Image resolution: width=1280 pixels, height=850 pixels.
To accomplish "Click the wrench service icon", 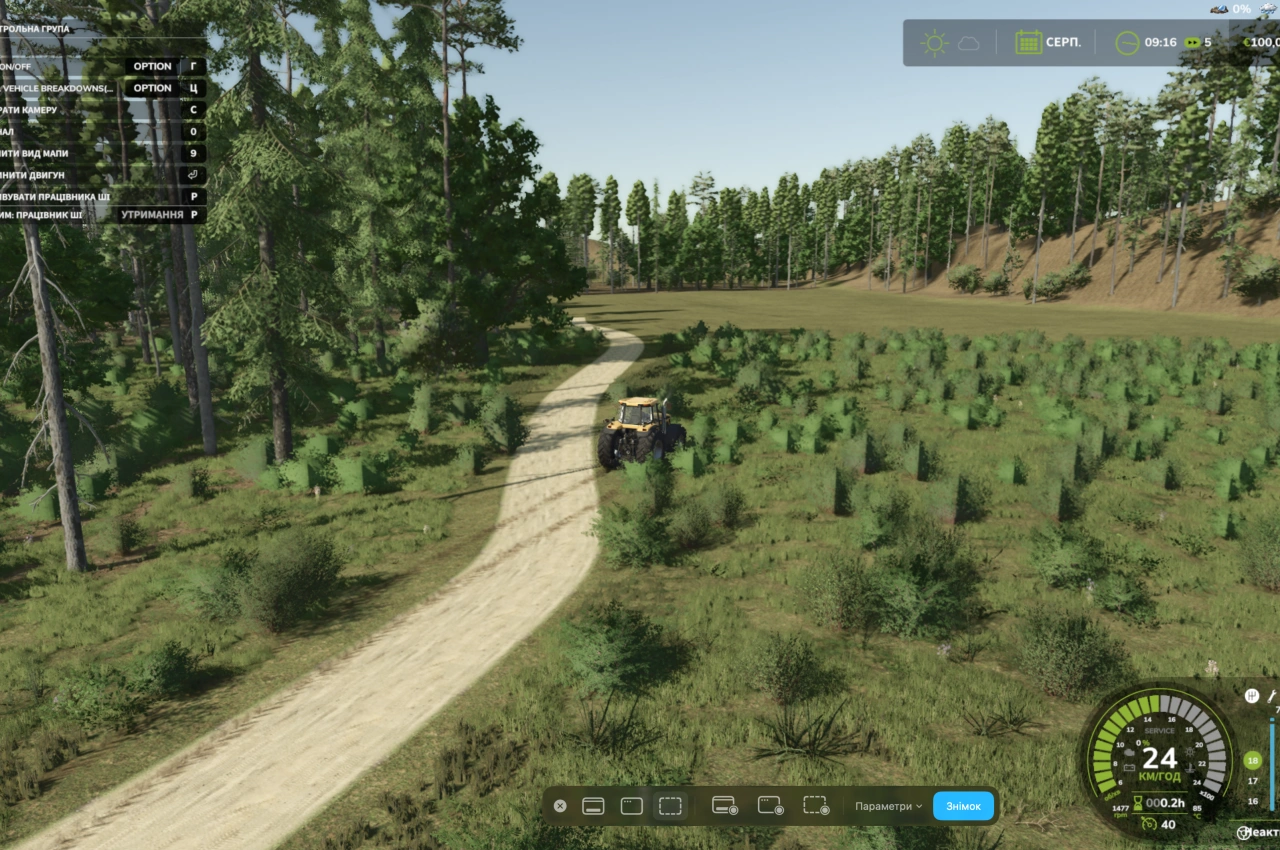I will coord(1273,695).
